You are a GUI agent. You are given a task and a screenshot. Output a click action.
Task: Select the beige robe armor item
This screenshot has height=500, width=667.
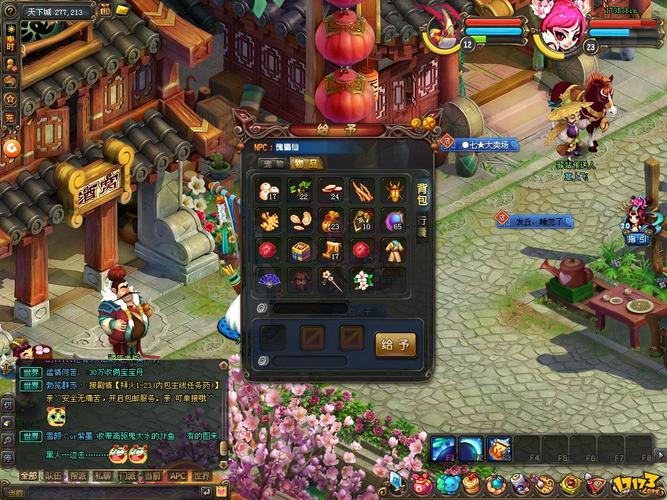393,250
